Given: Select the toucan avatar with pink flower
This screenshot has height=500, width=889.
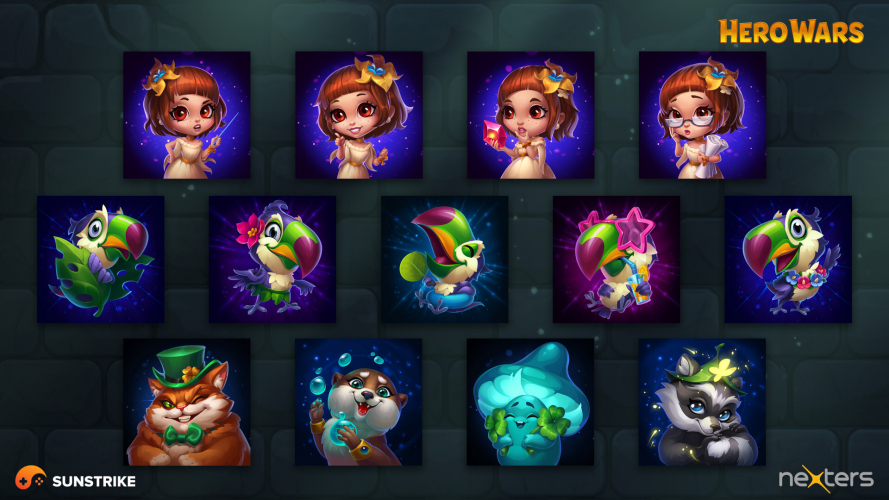Looking at the screenshot, I should click(273, 259).
